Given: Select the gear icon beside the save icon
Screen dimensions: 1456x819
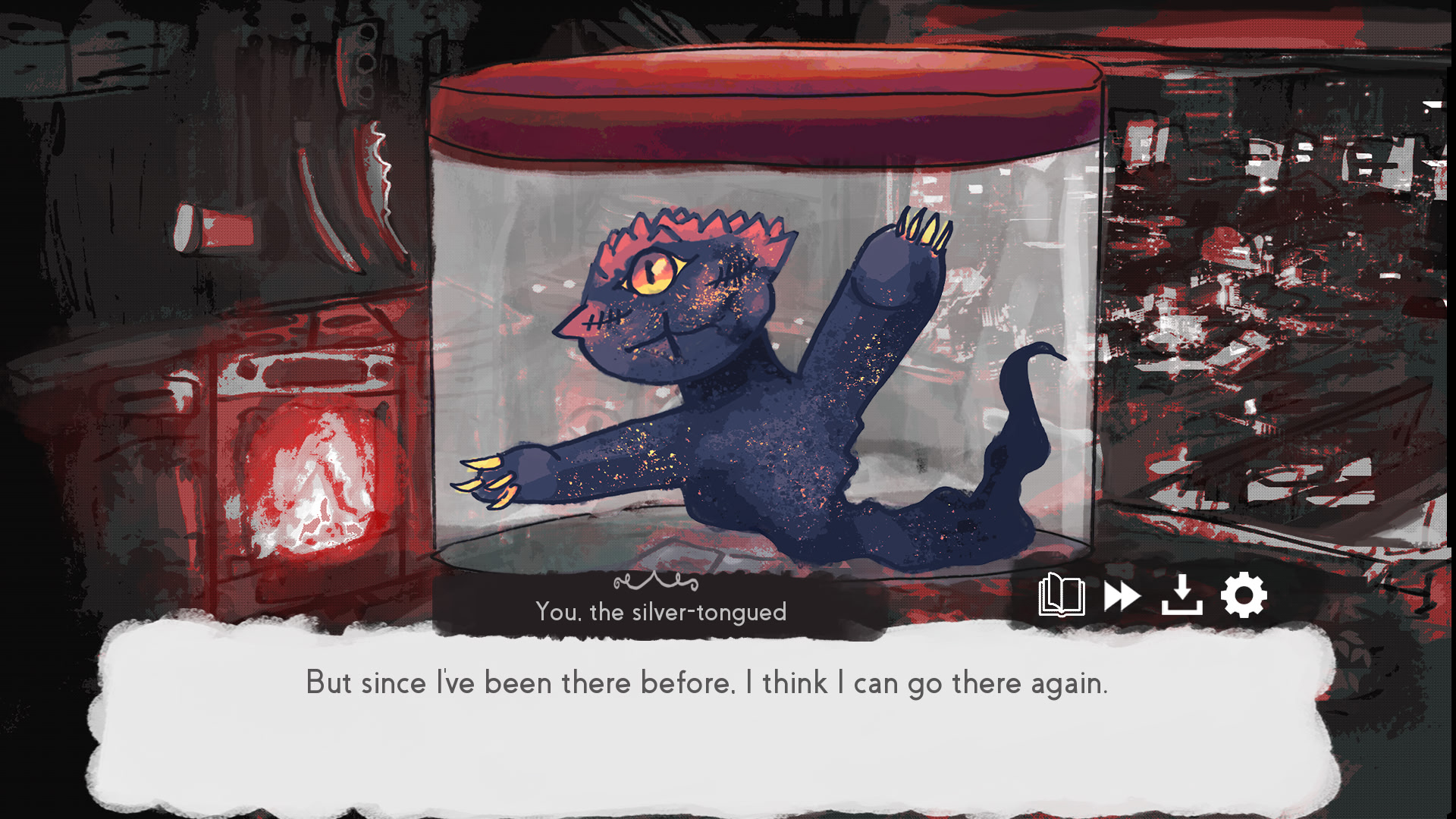Looking at the screenshot, I should tap(1244, 595).
